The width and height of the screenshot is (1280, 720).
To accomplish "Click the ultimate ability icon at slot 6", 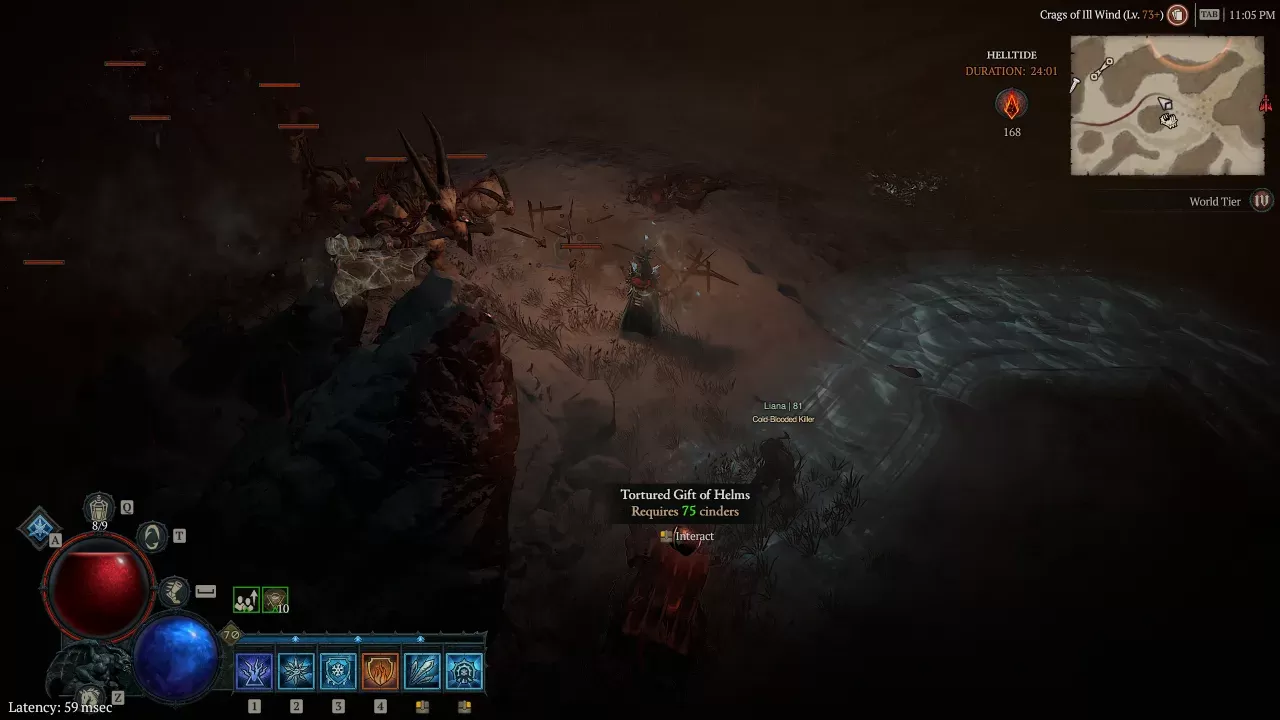I will (463, 670).
